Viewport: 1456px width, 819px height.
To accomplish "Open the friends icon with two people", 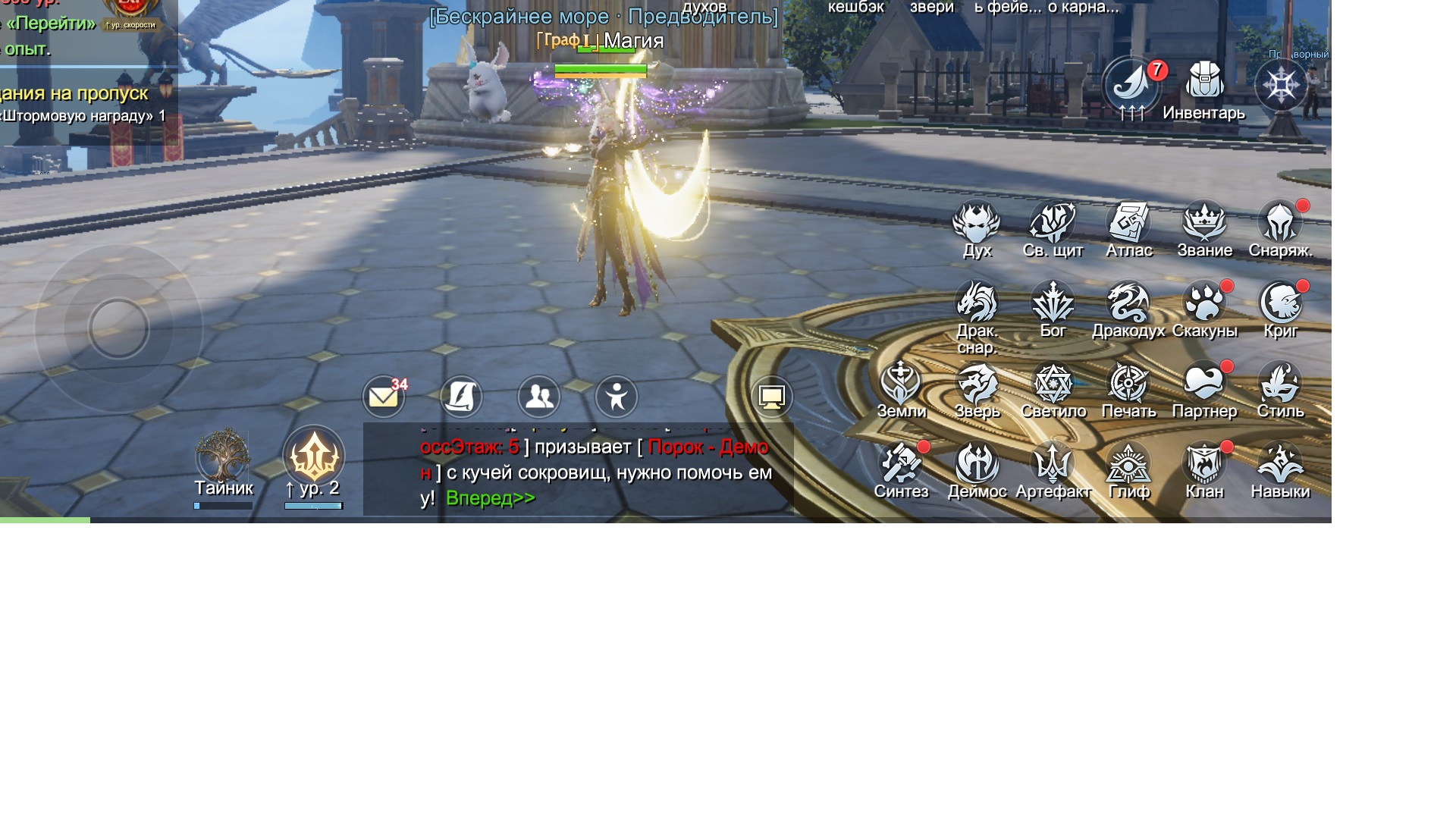I will [x=538, y=397].
